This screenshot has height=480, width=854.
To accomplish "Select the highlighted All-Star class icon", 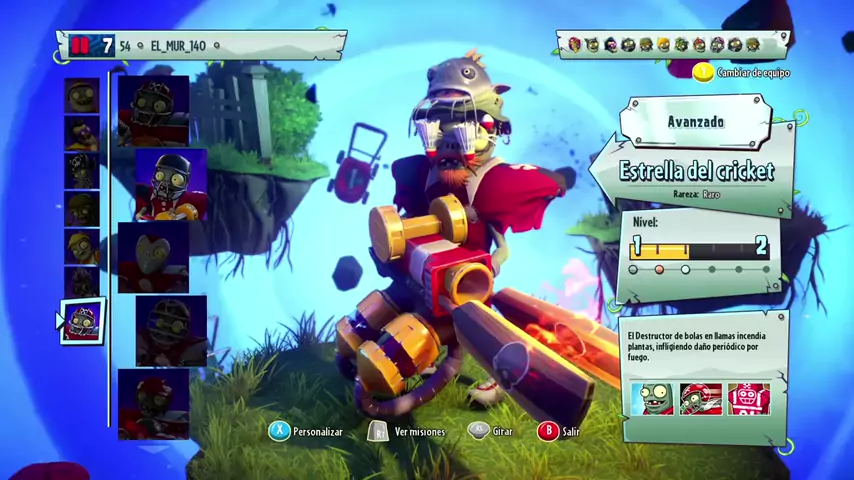I will (81, 322).
